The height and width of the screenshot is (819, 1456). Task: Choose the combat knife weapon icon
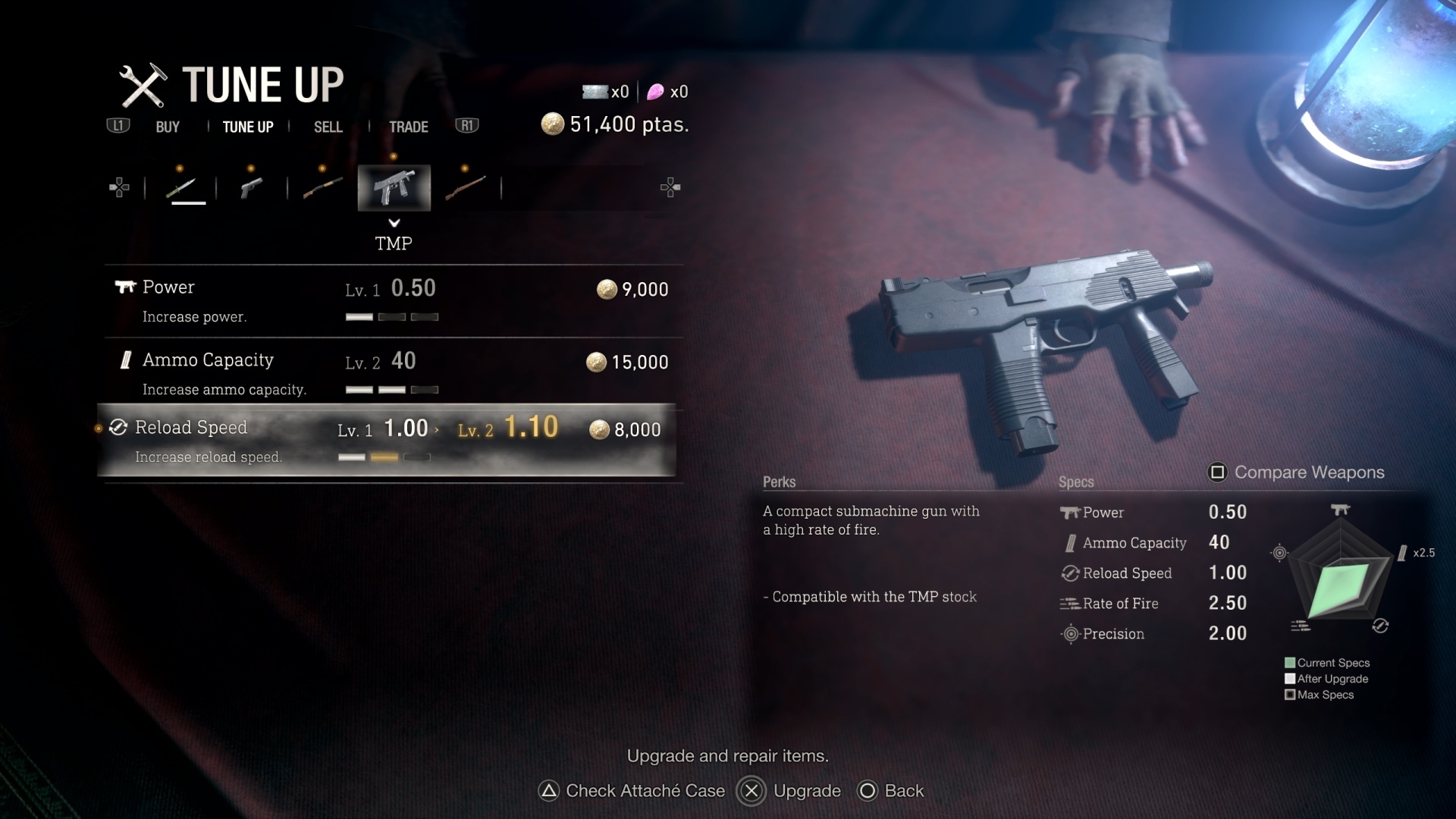pyautogui.click(x=182, y=187)
